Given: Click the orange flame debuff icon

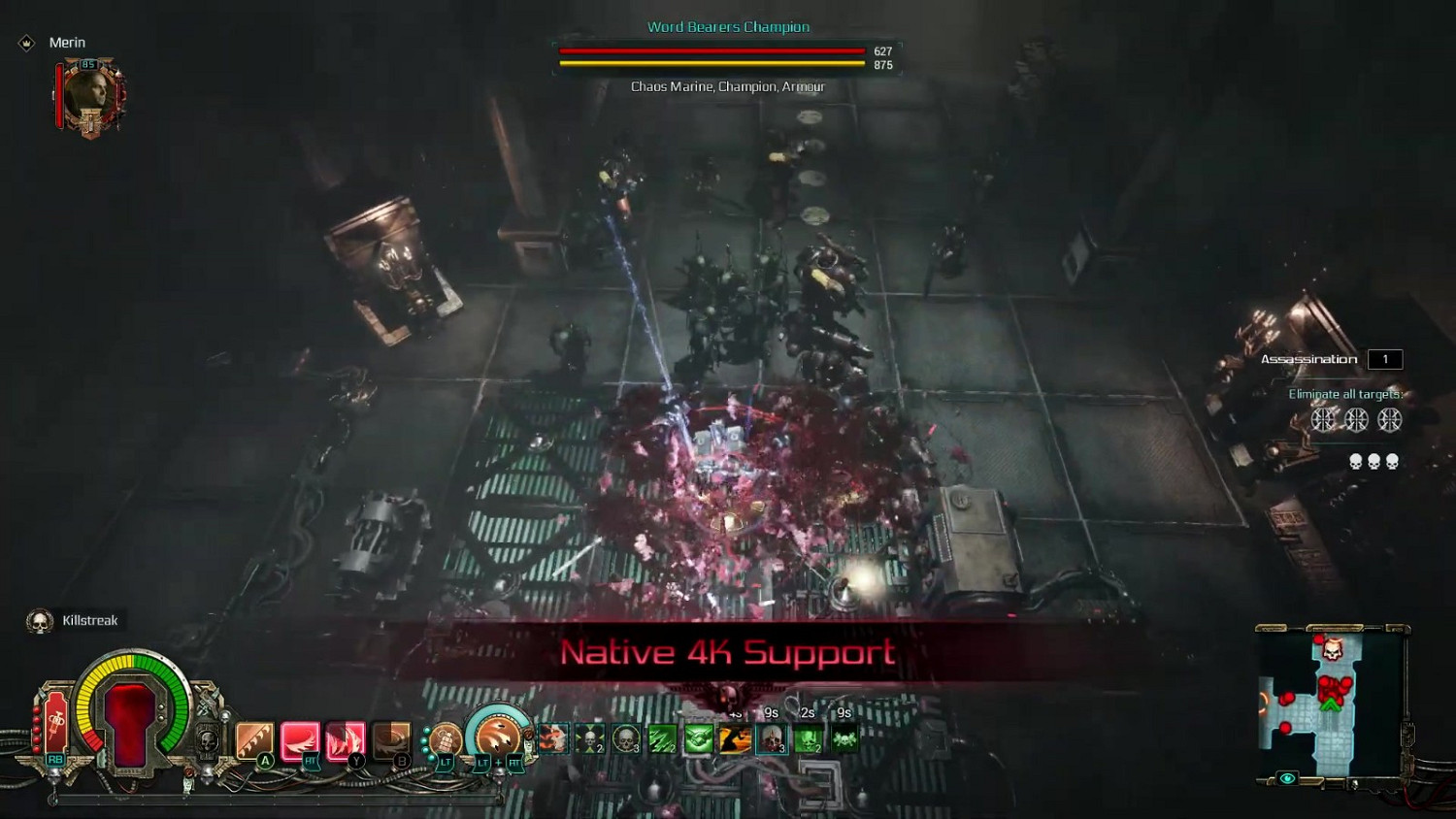Looking at the screenshot, I should coord(551,739).
